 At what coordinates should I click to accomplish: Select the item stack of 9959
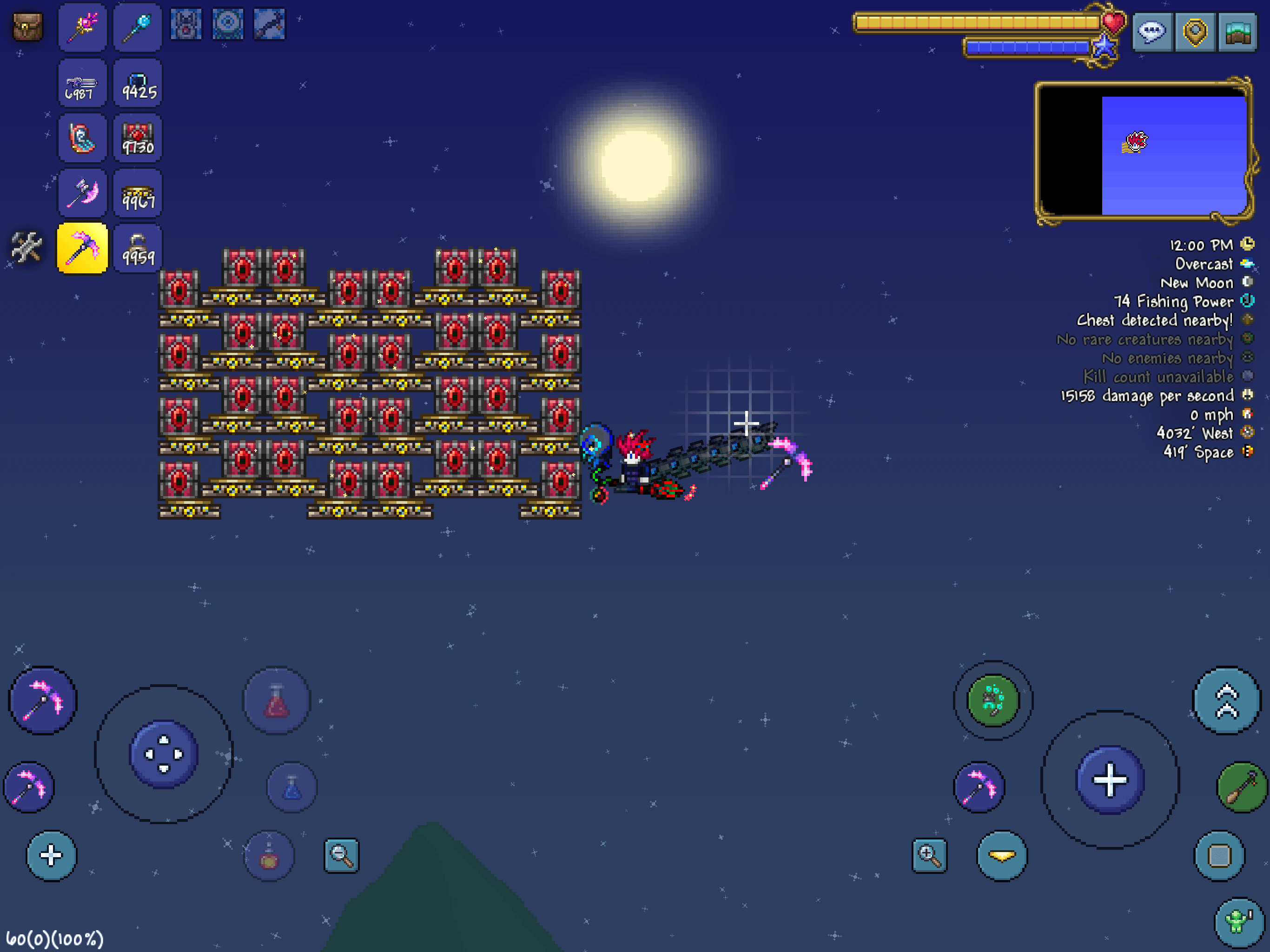[x=138, y=249]
